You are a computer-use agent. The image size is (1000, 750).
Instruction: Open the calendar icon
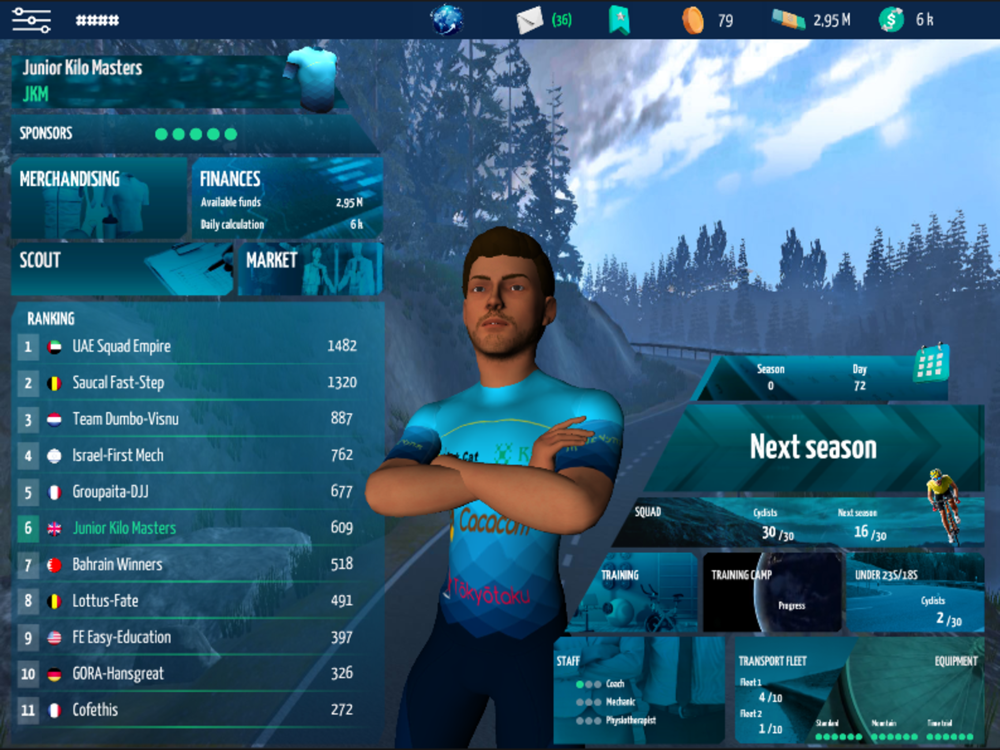[930, 364]
